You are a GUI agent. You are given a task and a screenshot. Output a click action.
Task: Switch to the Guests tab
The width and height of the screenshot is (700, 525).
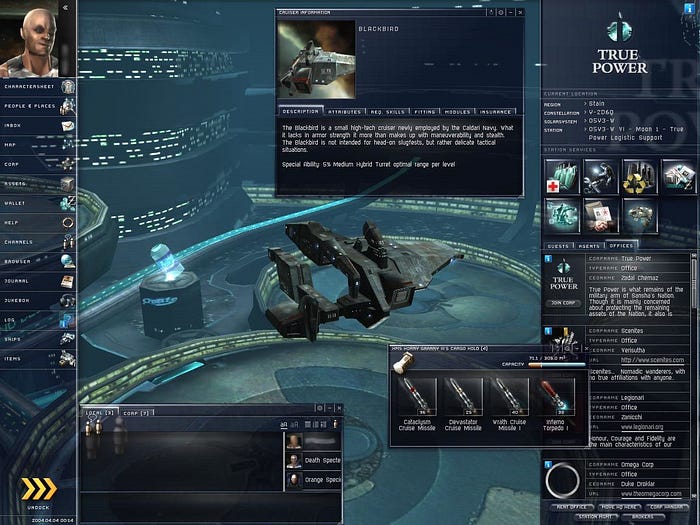coord(560,245)
